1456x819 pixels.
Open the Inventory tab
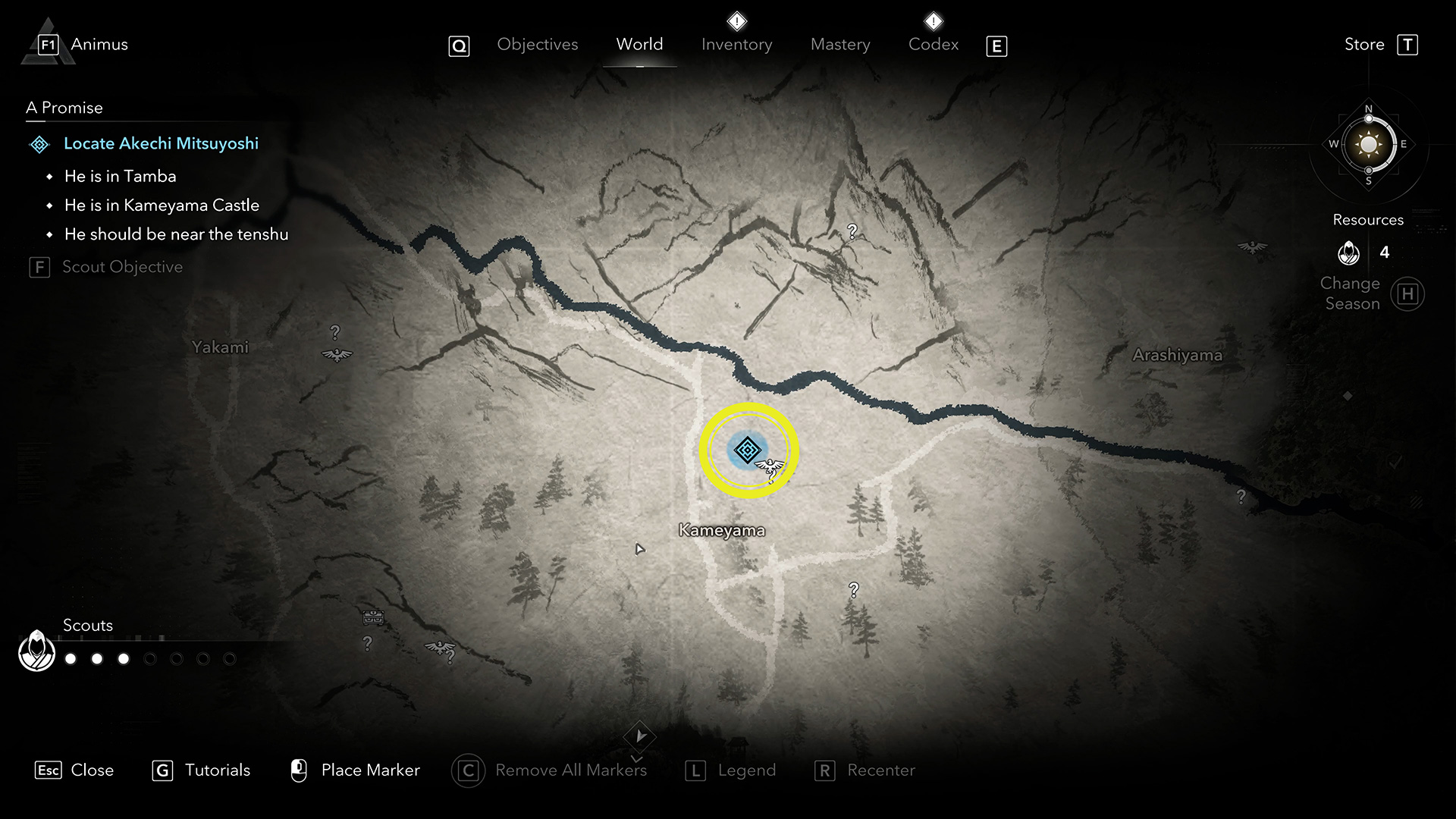(x=736, y=45)
